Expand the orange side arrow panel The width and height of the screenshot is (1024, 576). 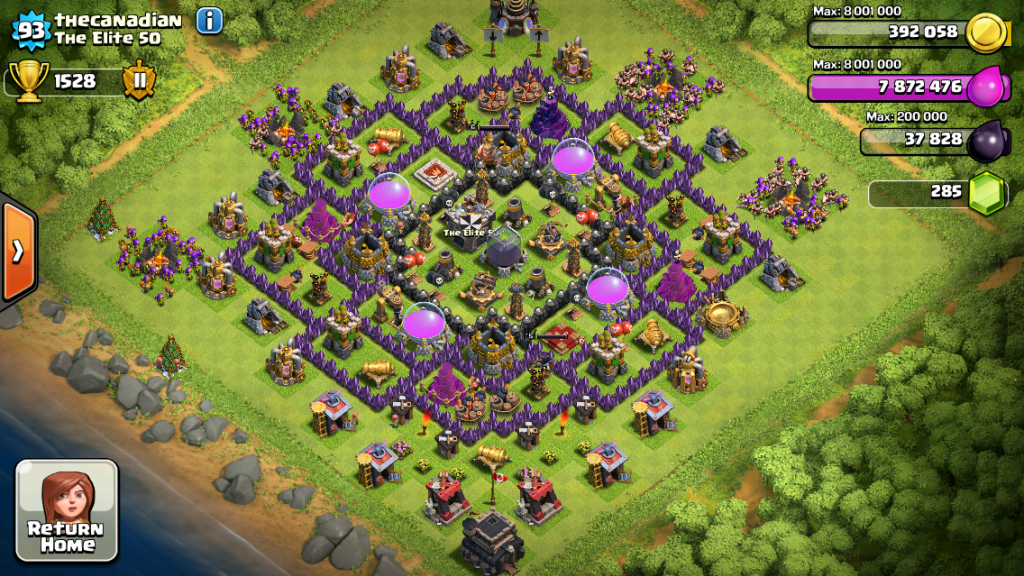coord(18,251)
